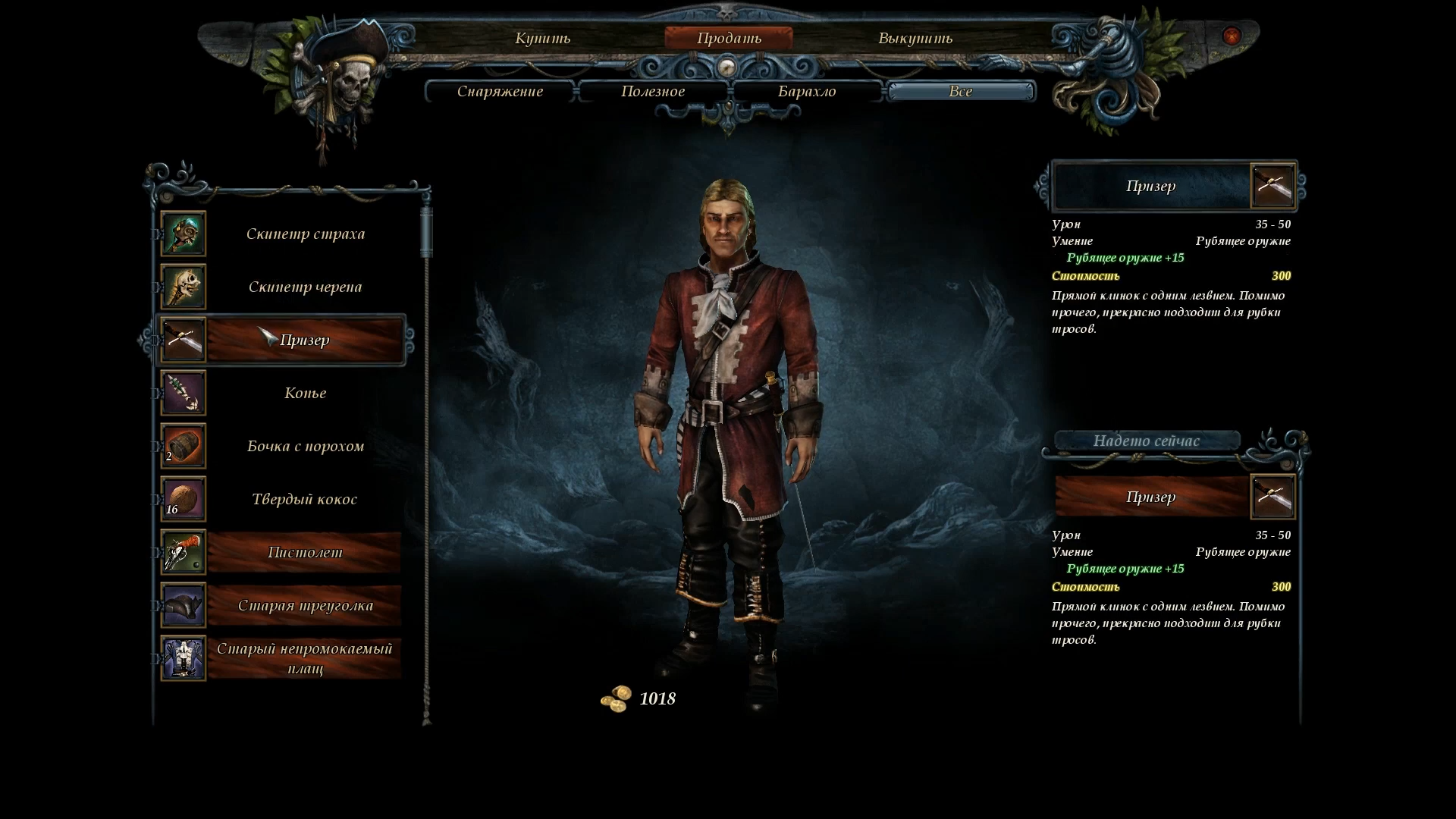The height and width of the screenshot is (819, 1456).
Task: Pick the Скипетр черепа item
Action: click(305, 287)
